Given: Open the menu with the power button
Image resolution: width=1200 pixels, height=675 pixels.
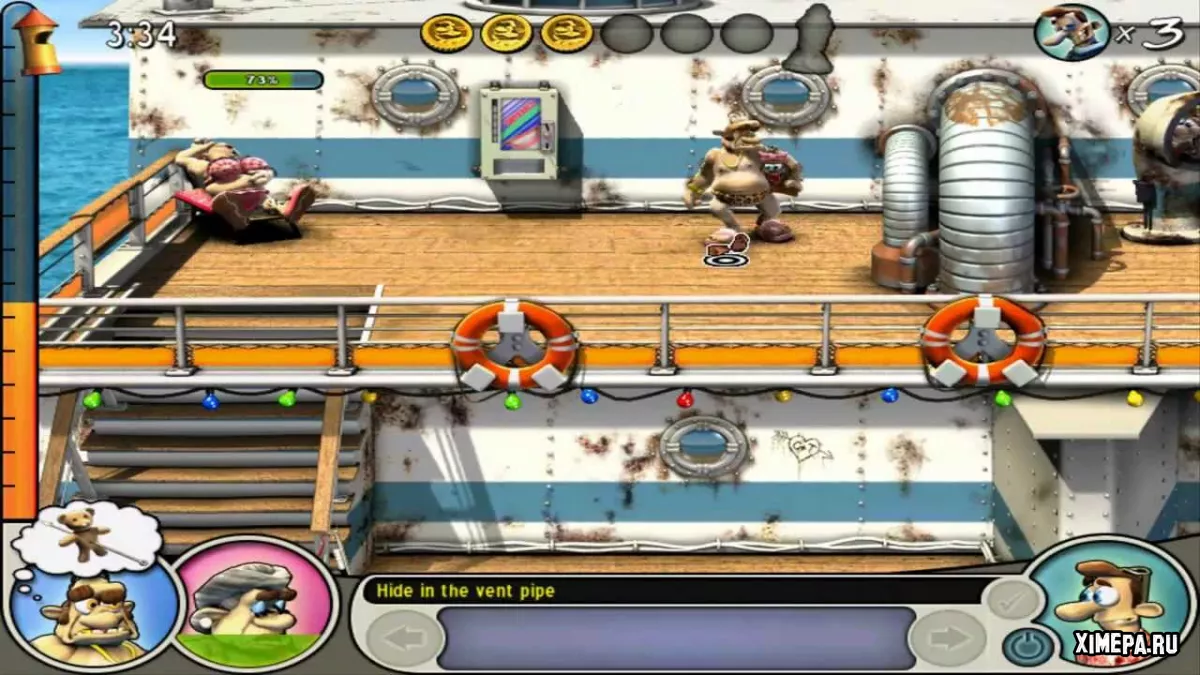Looking at the screenshot, I should pos(1025,647).
